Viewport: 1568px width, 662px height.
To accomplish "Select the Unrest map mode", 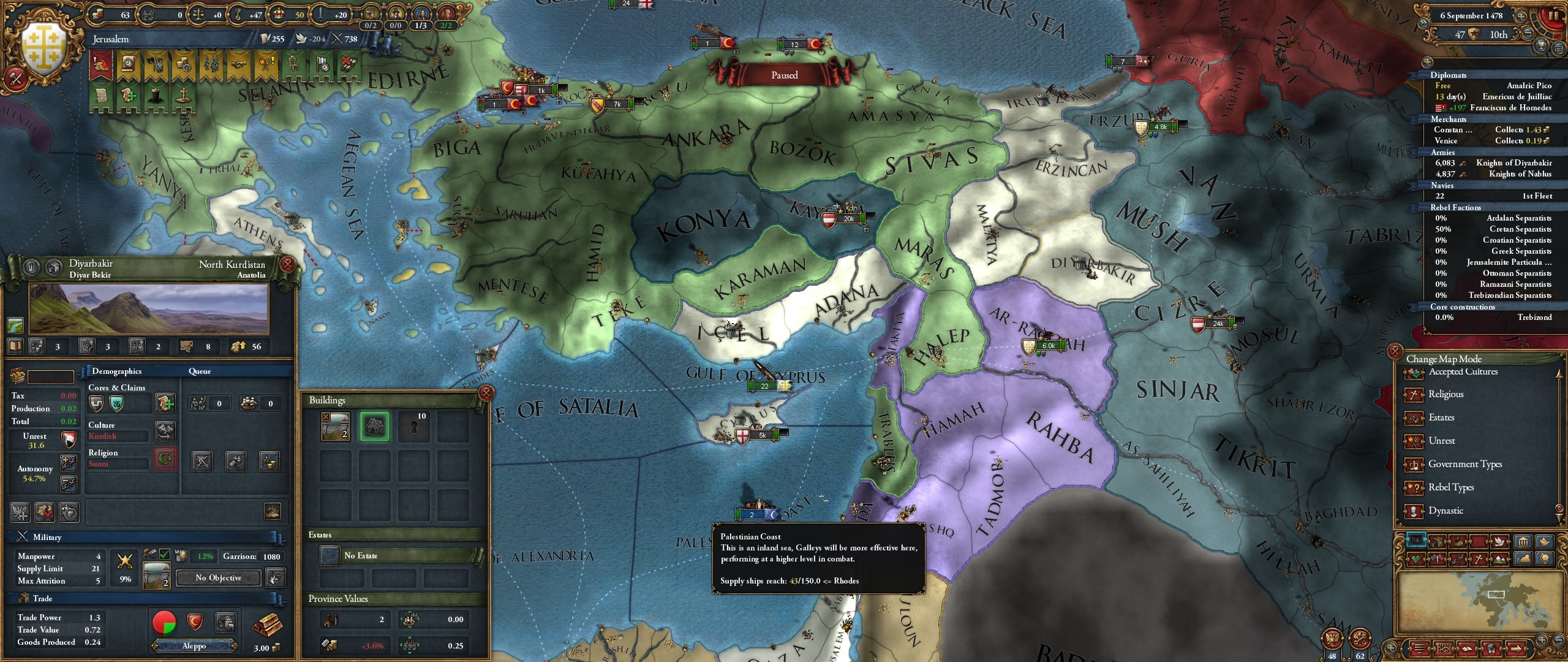I will [x=1441, y=441].
